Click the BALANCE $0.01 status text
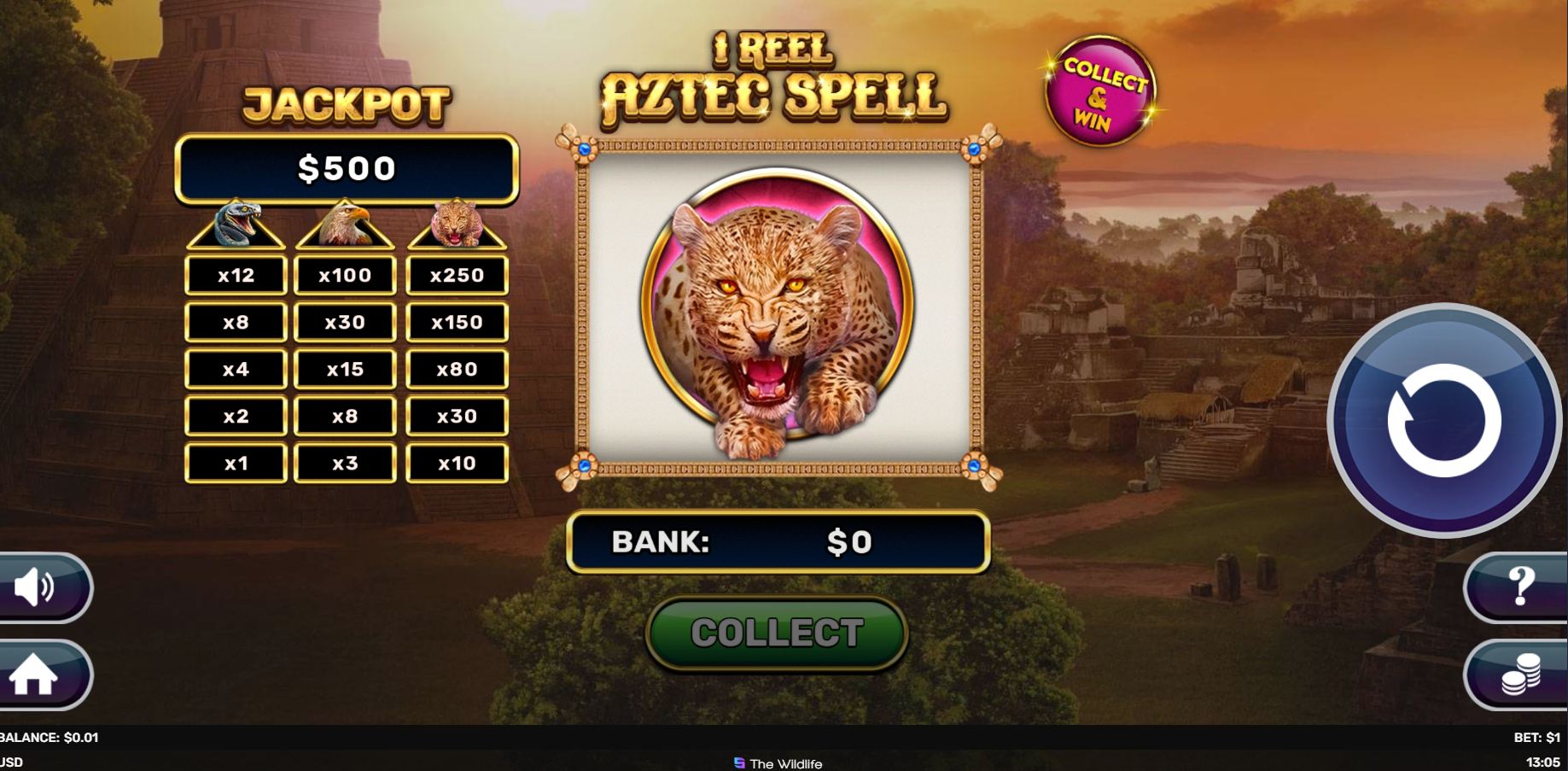This screenshot has width=1568, height=771. [x=49, y=737]
